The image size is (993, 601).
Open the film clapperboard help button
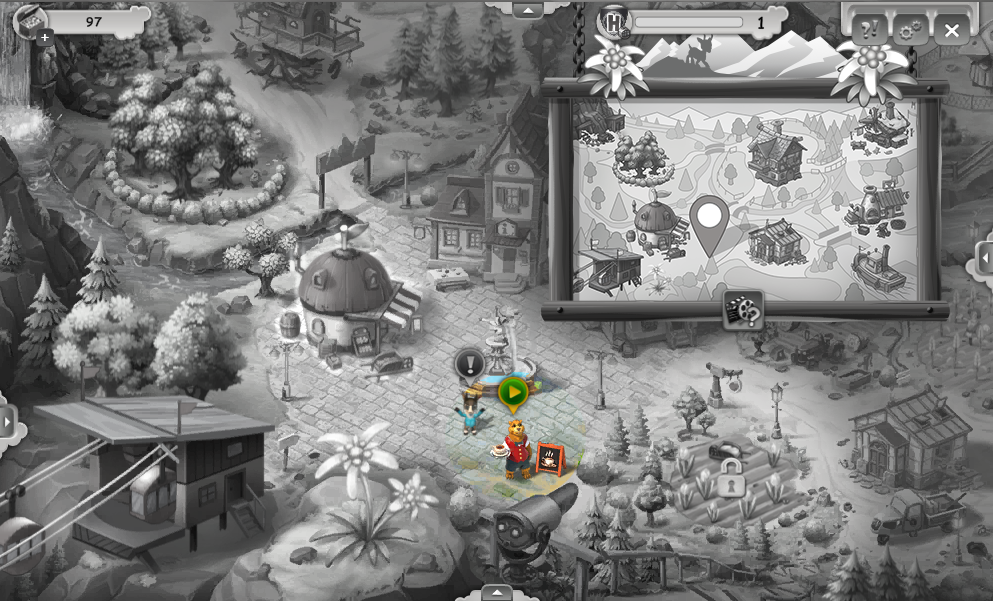tap(743, 310)
